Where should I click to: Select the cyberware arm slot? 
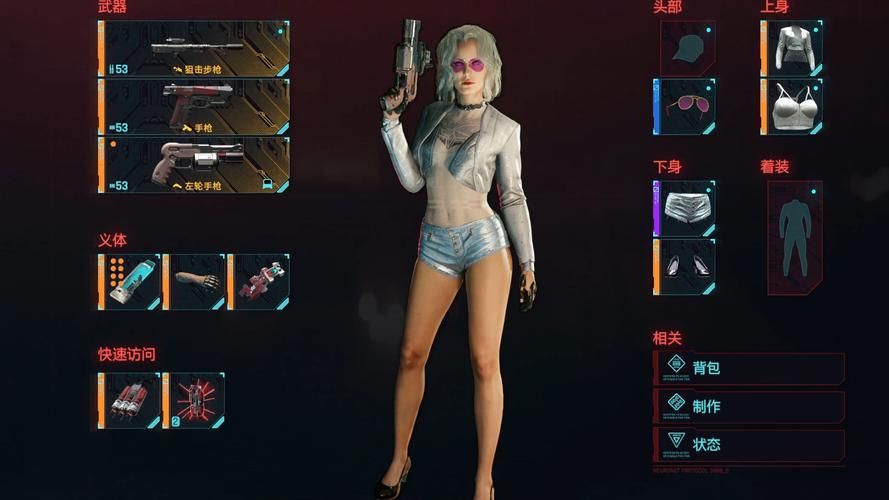click(x=195, y=281)
